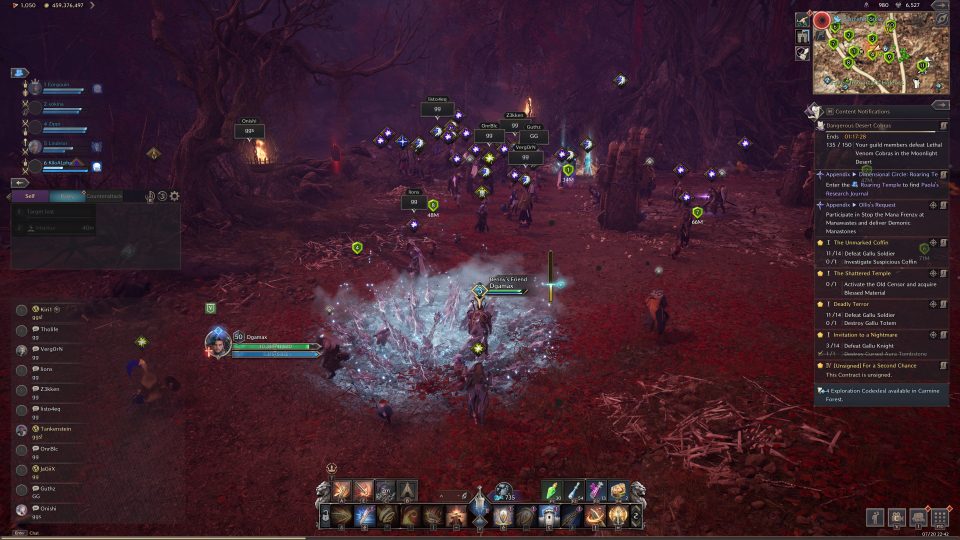Switch to the Counterattack tab
The width and height of the screenshot is (960, 540).
[103, 196]
